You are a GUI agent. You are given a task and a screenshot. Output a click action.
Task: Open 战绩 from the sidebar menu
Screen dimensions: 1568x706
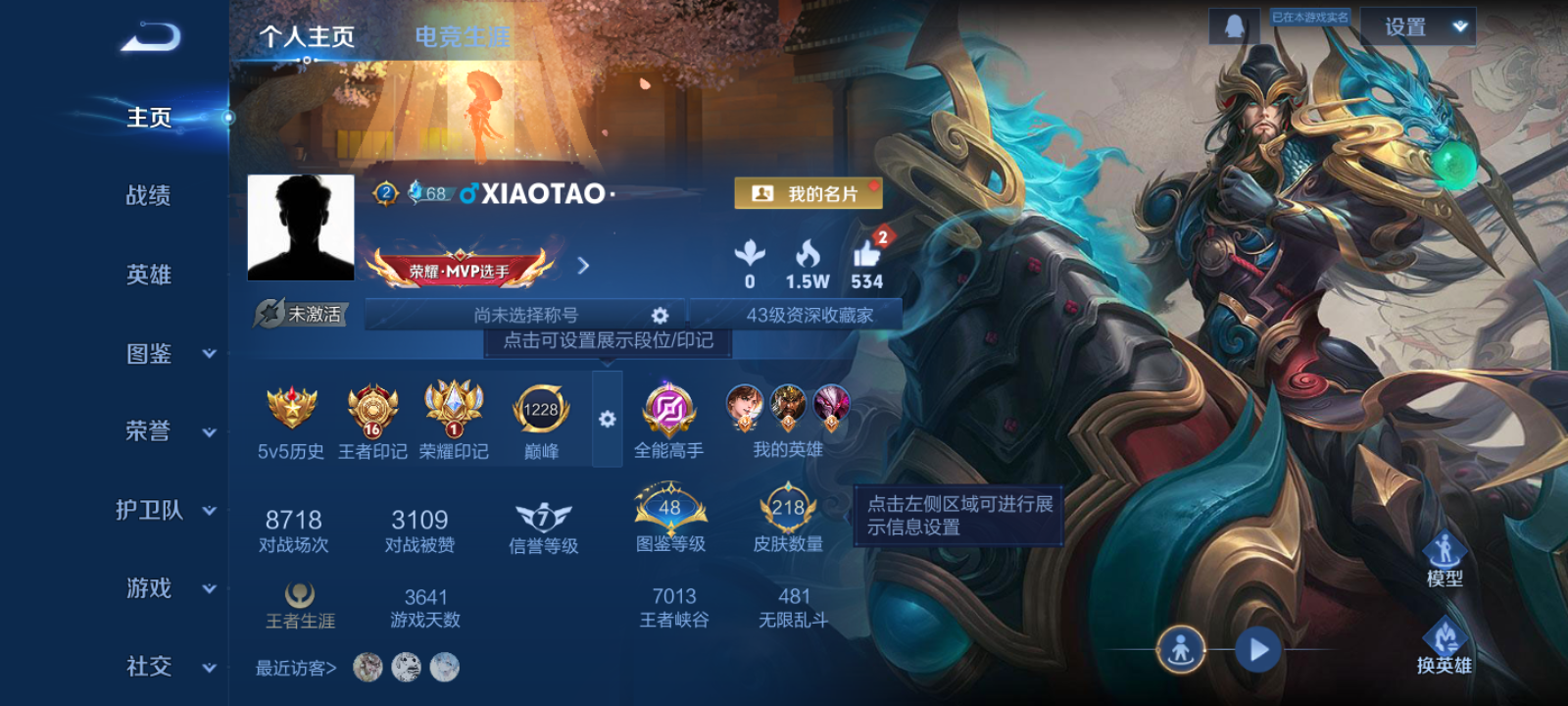[x=148, y=196]
